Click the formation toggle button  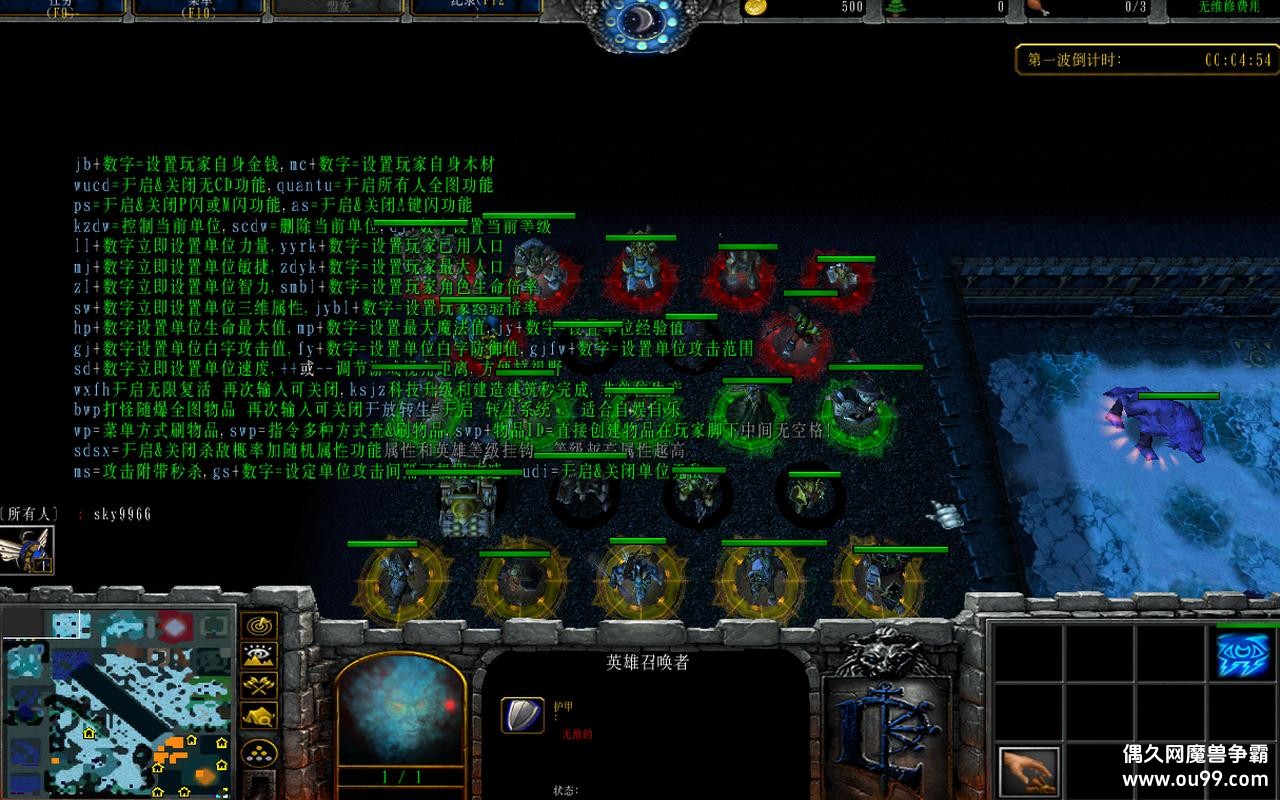click(261, 750)
